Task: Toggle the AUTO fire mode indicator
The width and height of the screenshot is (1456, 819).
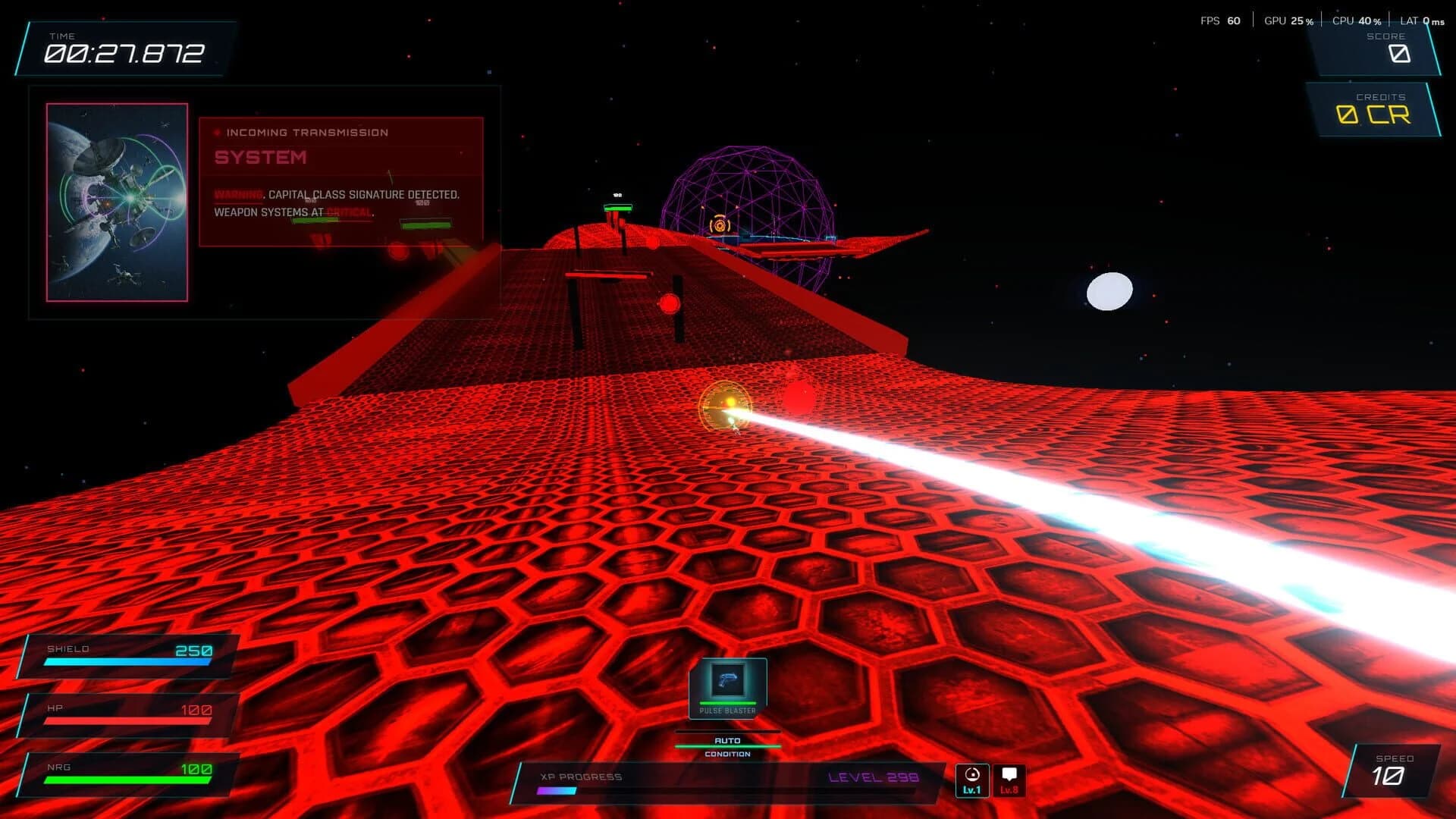Action: 726,739
